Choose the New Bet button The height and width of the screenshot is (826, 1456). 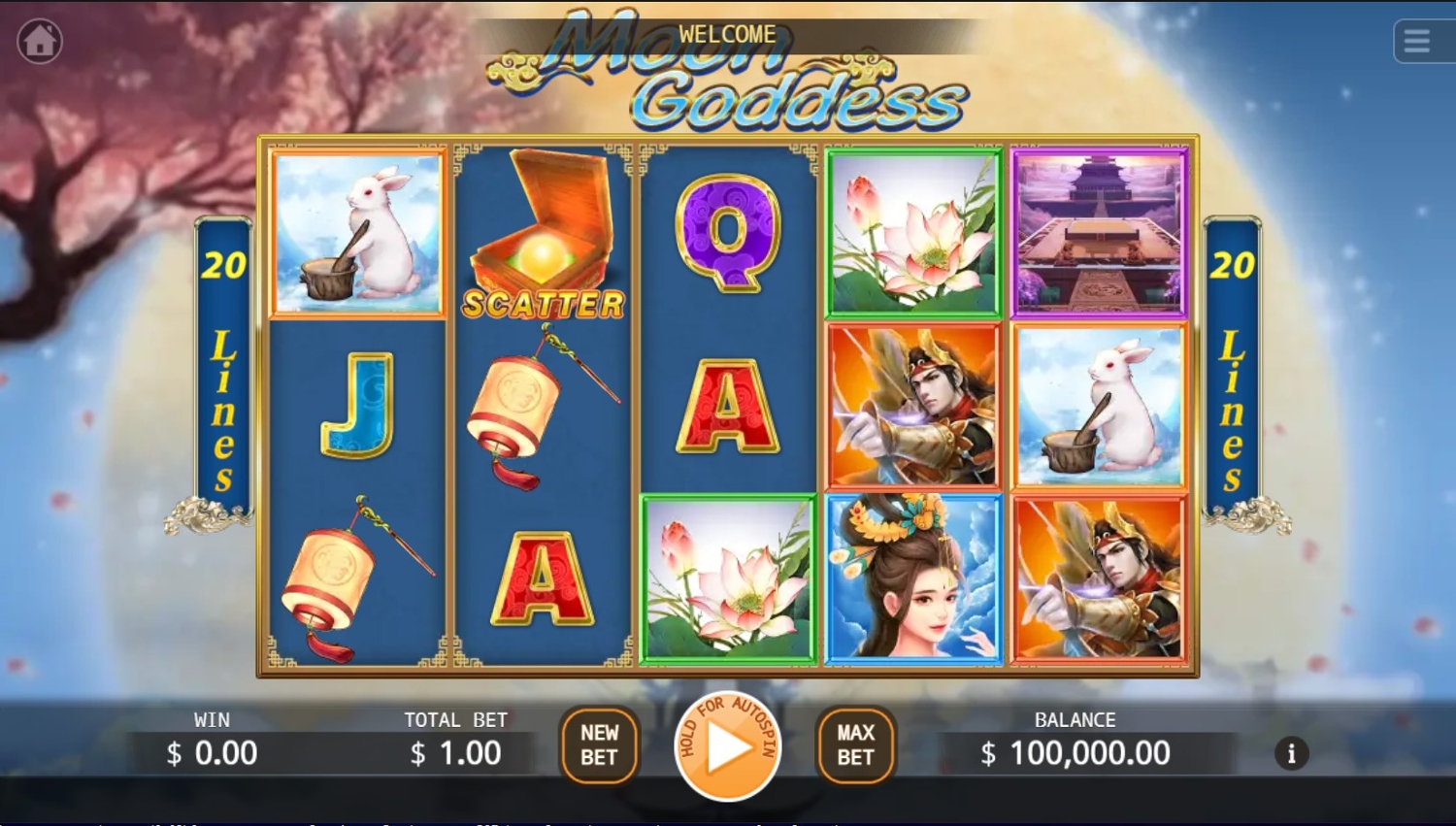click(x=599, y=745)
